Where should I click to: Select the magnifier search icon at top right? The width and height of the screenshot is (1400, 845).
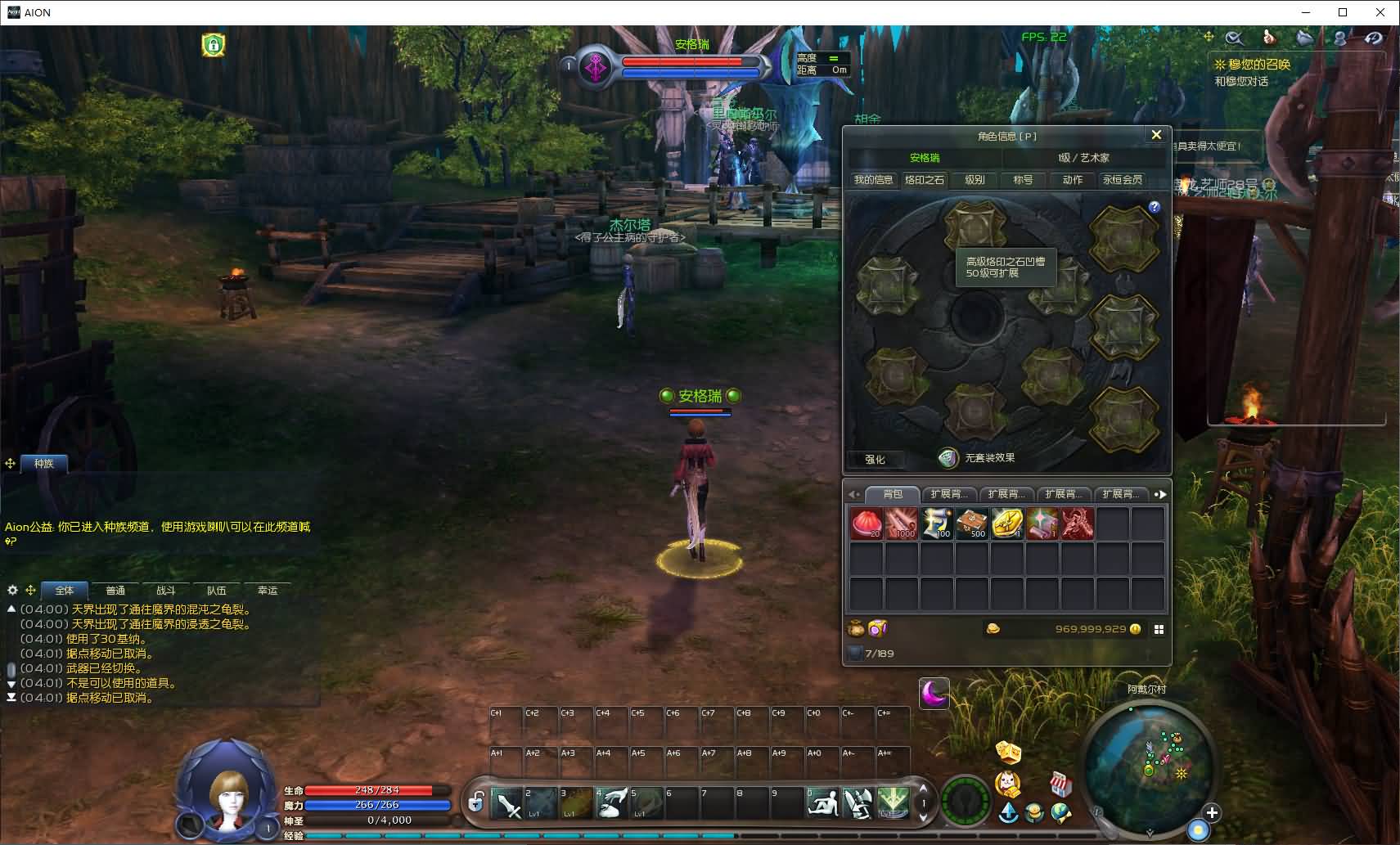(x=1235, y=38)
